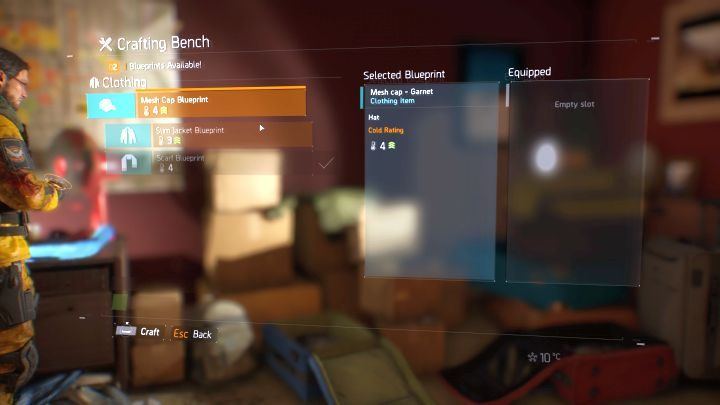720x405 pixels.
Task: Craft the selected blueprint
Action: click(x=140, y=332)
